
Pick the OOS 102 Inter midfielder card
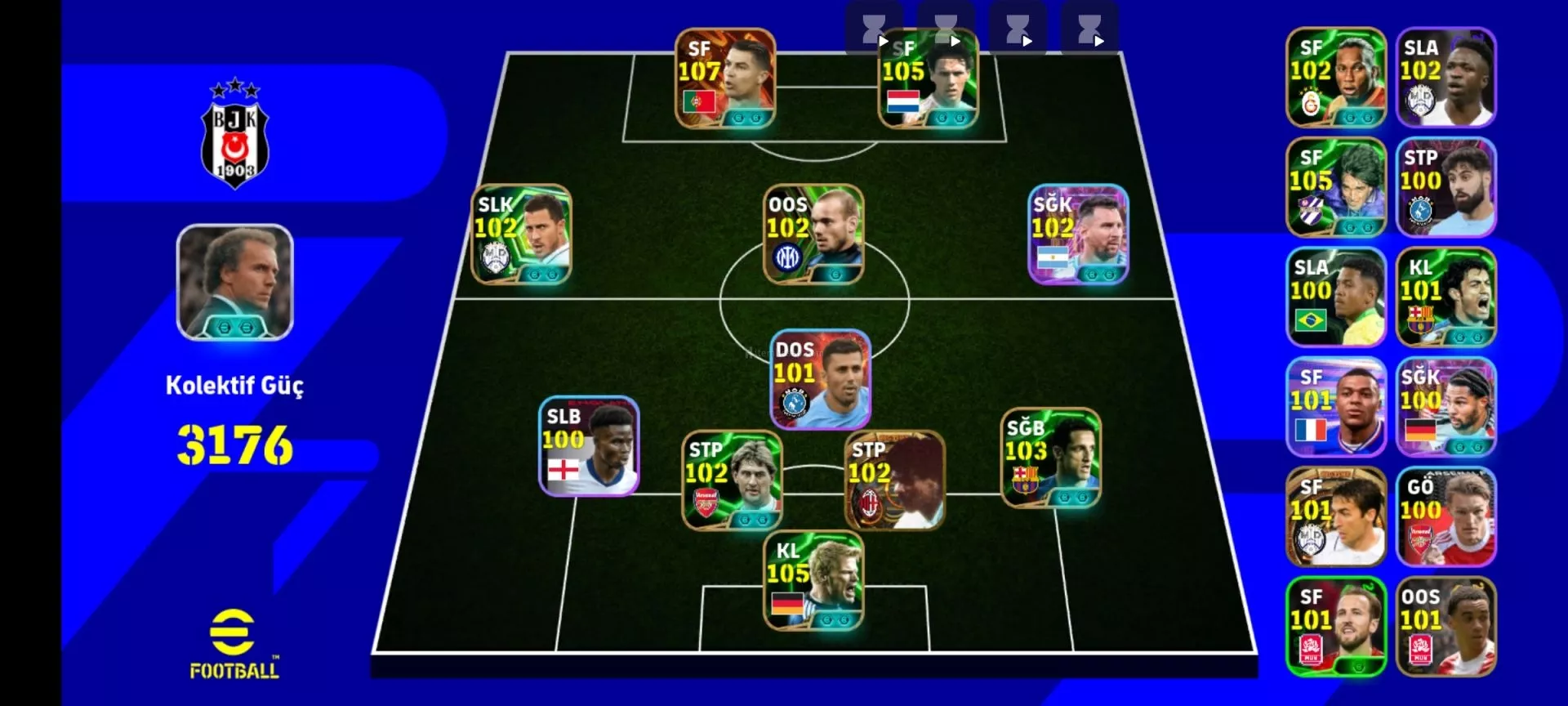[x=813, y=235]
